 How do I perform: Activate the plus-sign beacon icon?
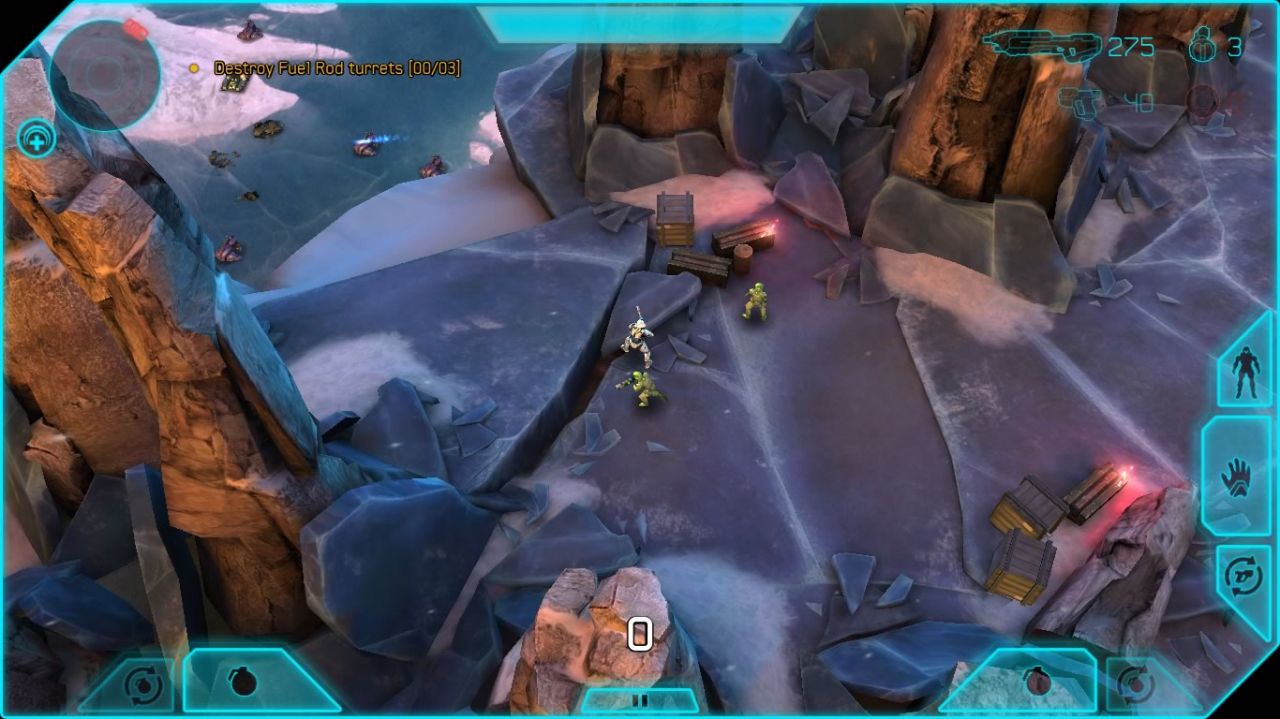36,139
